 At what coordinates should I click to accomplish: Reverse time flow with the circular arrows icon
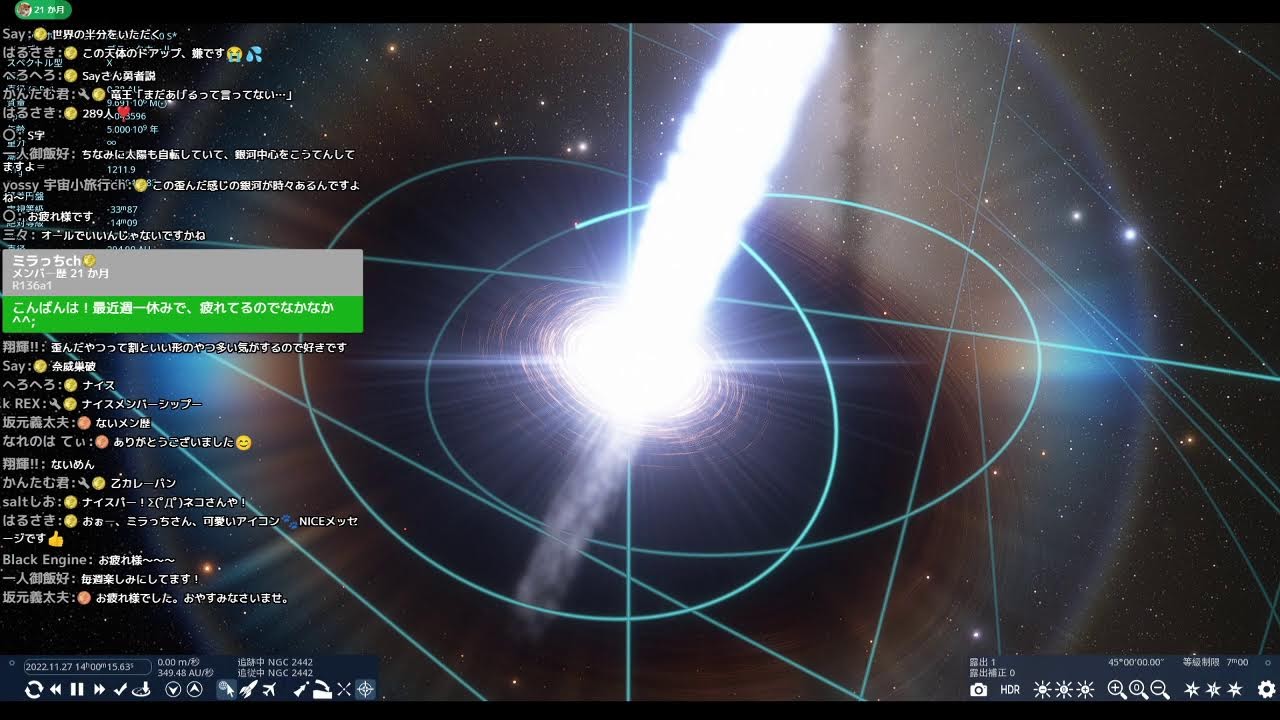(33, 689)
